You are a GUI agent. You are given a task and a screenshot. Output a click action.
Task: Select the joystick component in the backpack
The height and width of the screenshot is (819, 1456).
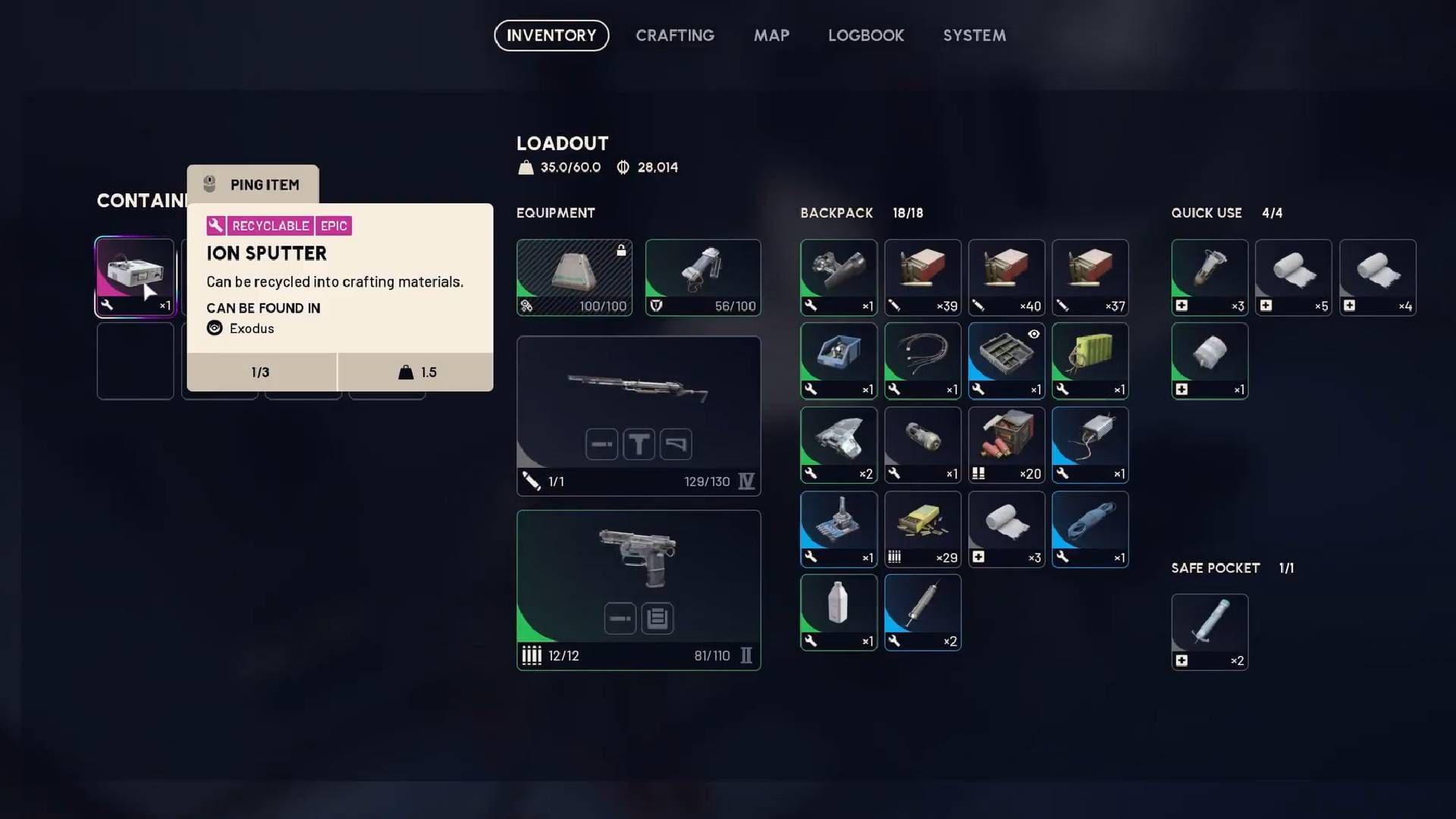(x=839, y=529)
